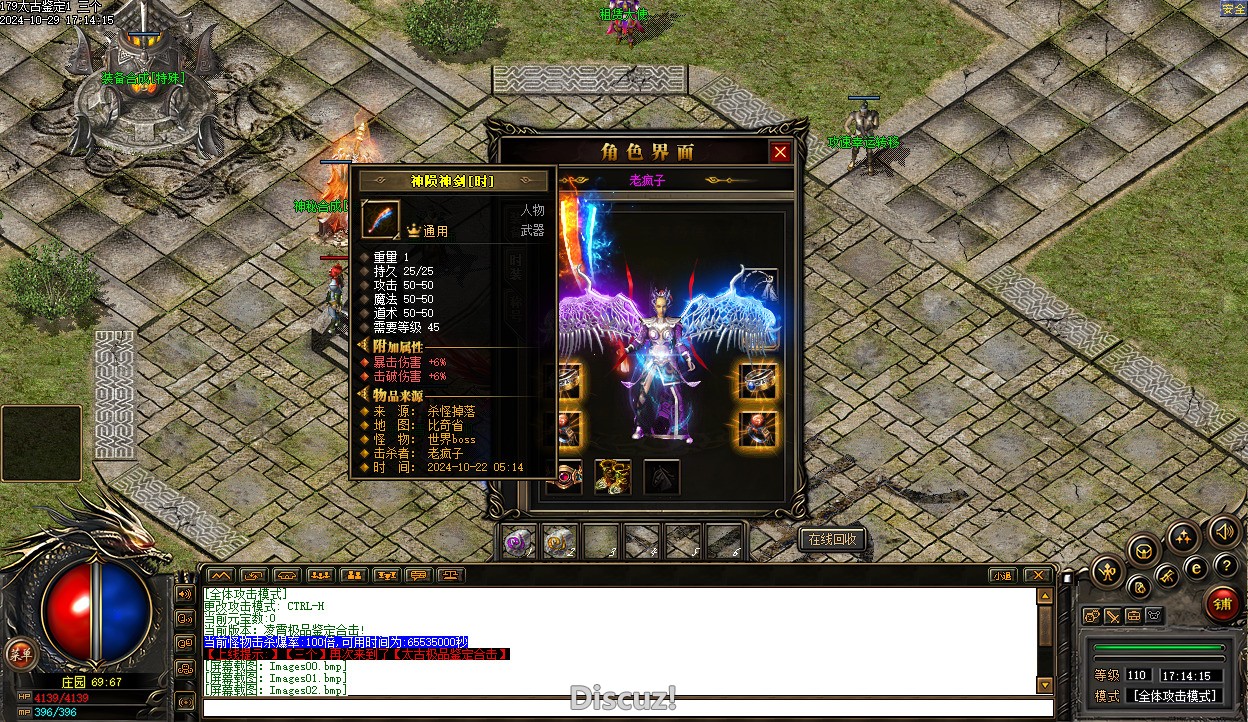1248x722 pixels.
Task: Open the question mark help icon
Action: coord(1227,567)
